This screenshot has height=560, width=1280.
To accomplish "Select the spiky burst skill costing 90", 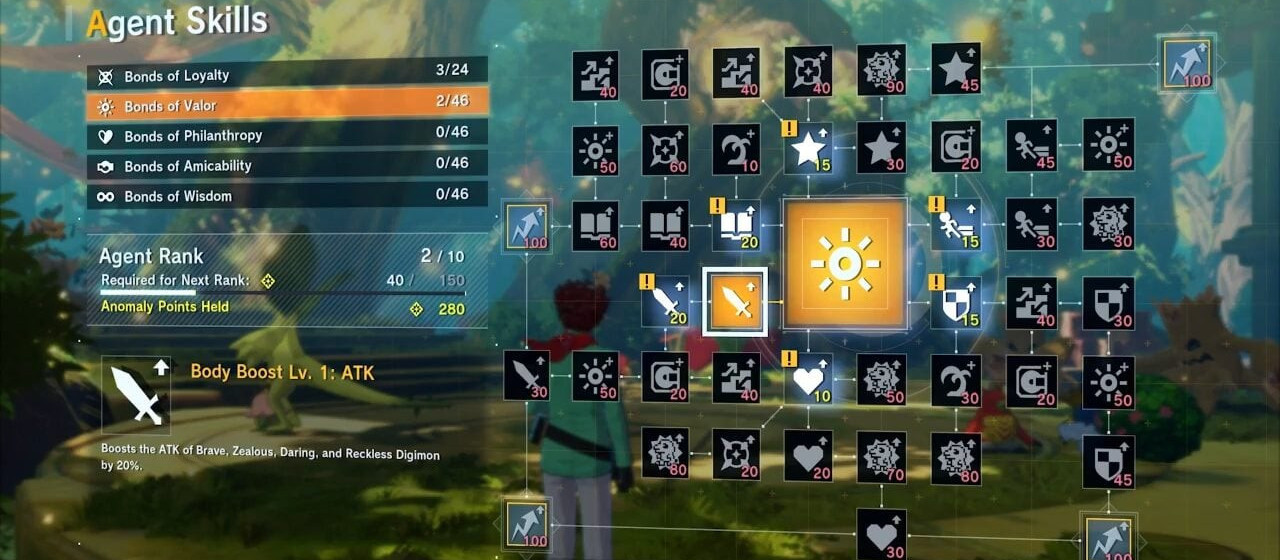I will 881,69.
